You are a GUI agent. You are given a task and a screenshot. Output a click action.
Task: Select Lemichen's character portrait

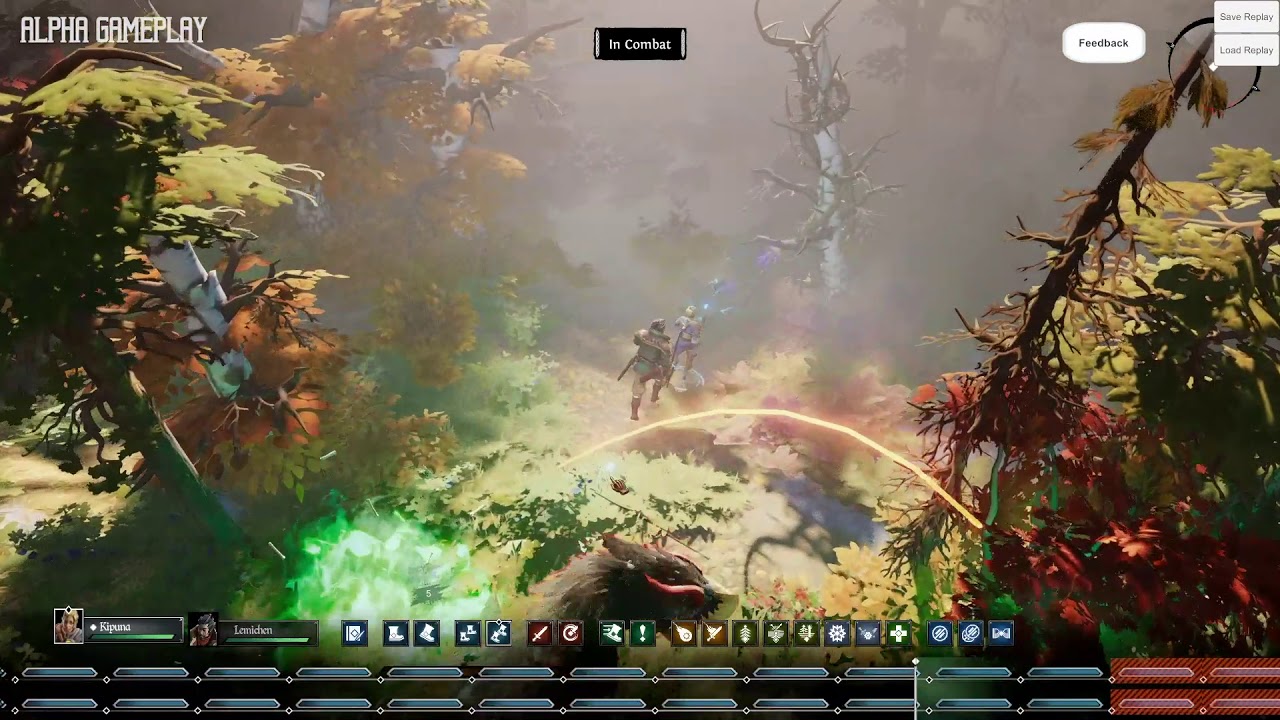pyautogui.click(x=203, y=630)
